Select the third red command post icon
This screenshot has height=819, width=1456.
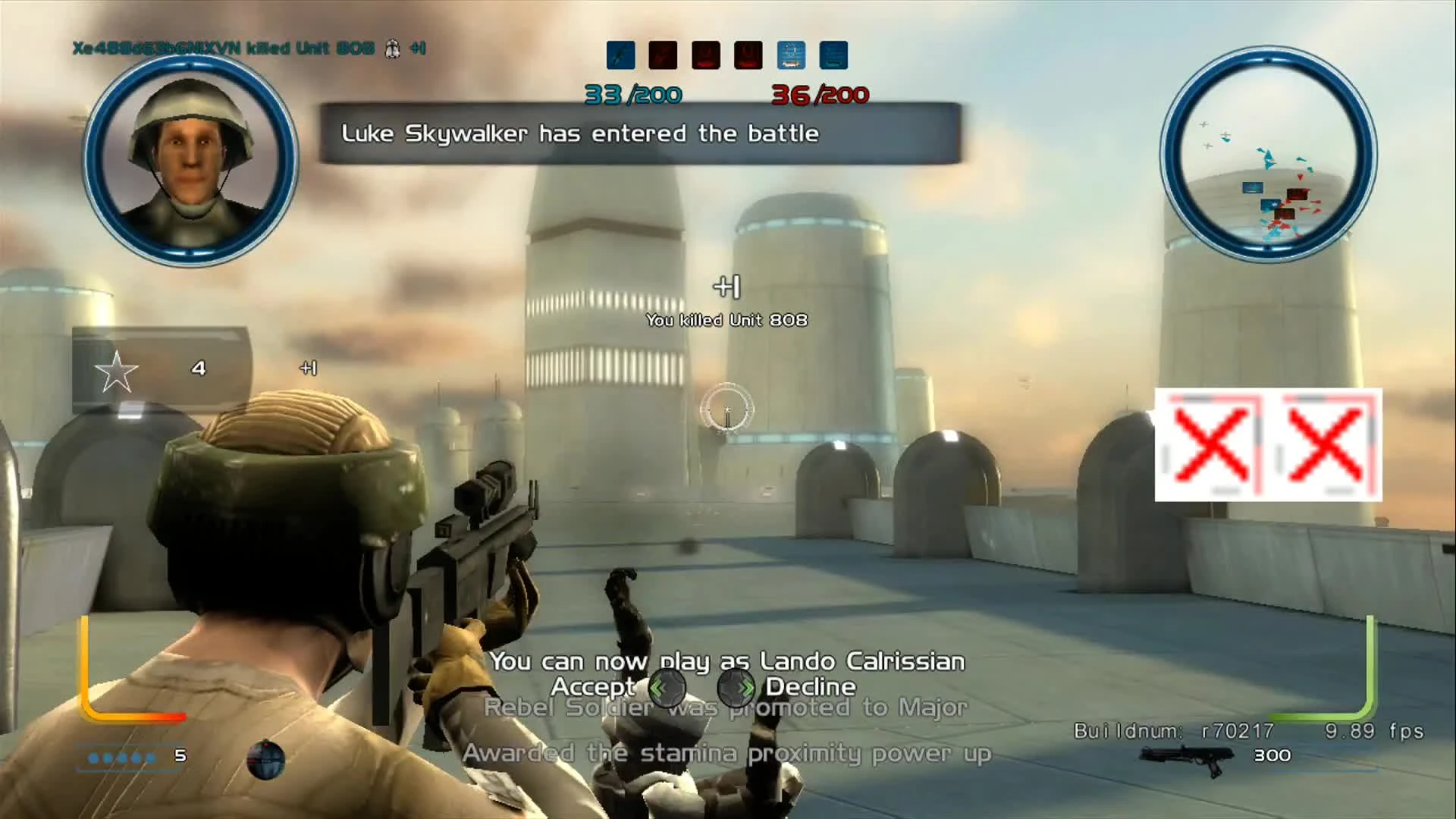705,55
